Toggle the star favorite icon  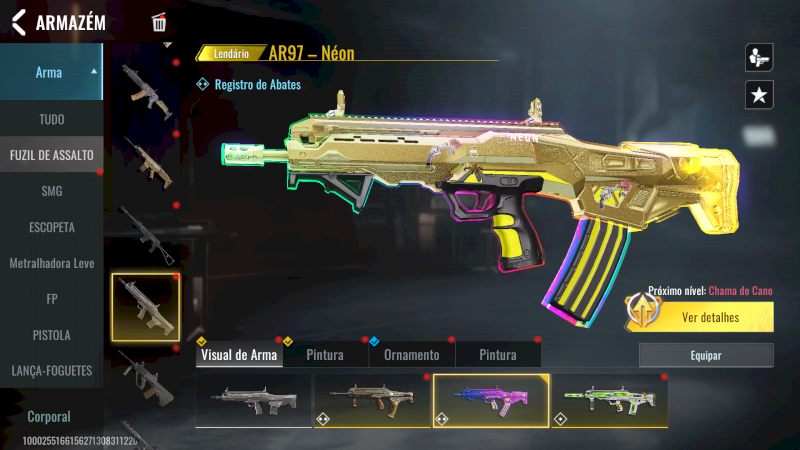(759, 95)
